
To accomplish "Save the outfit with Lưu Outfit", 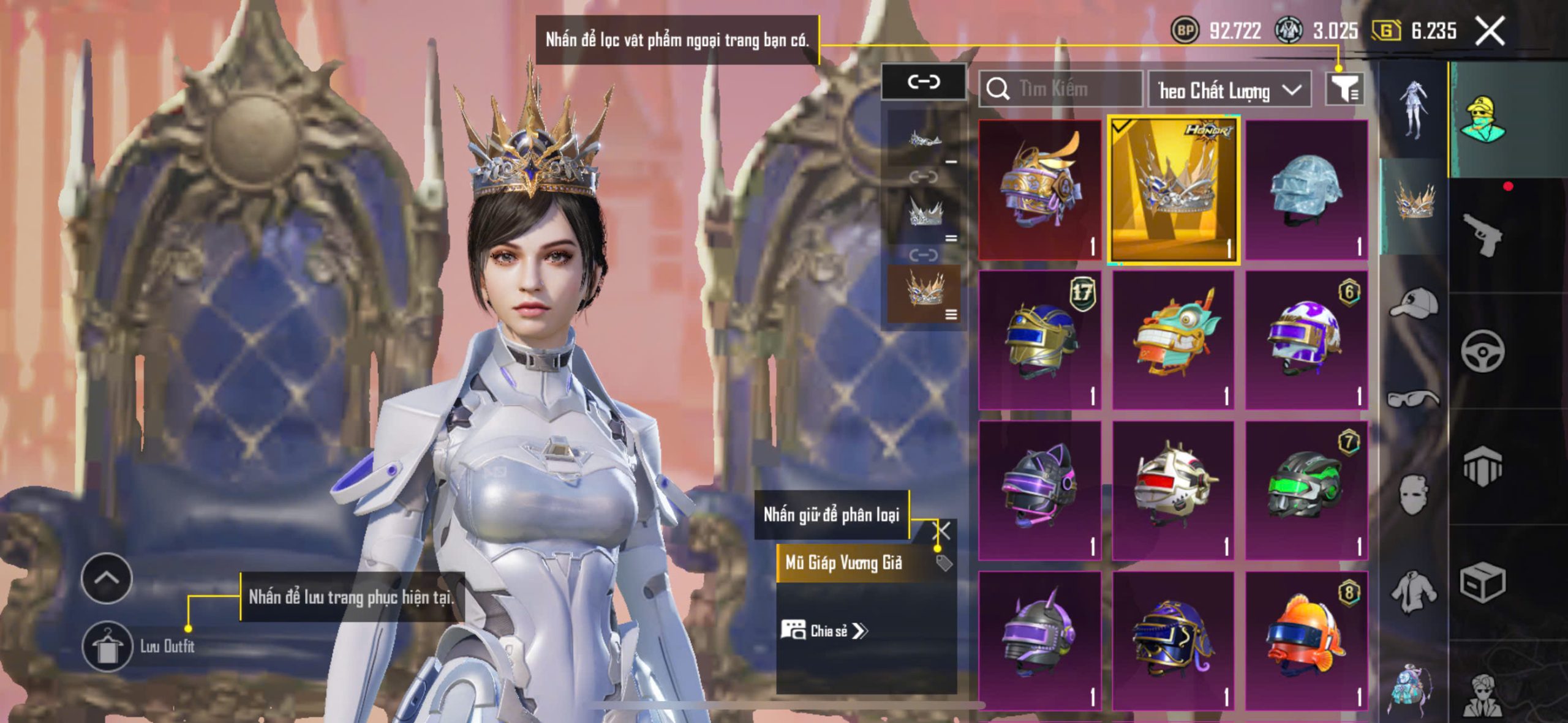I will (108, 646).
